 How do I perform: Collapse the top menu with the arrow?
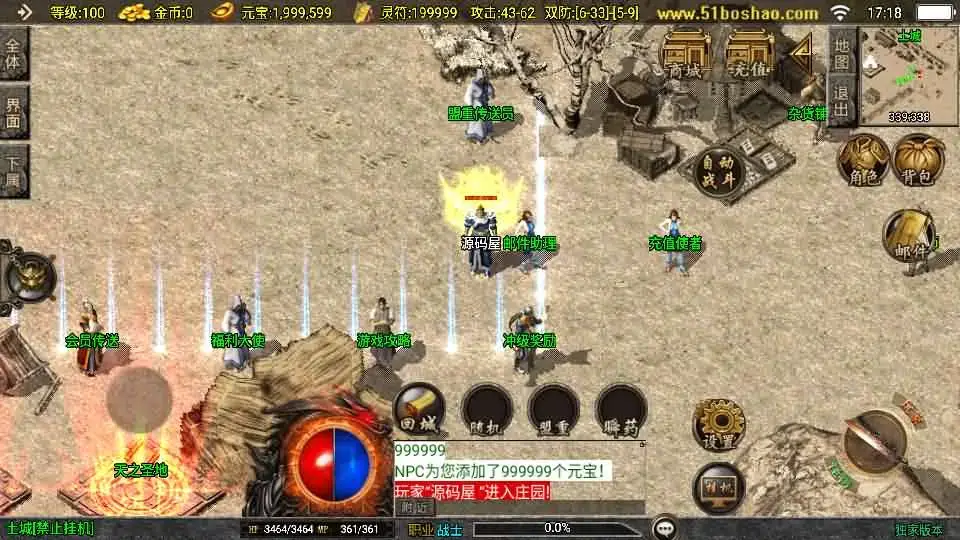click(x=800, y=53)
